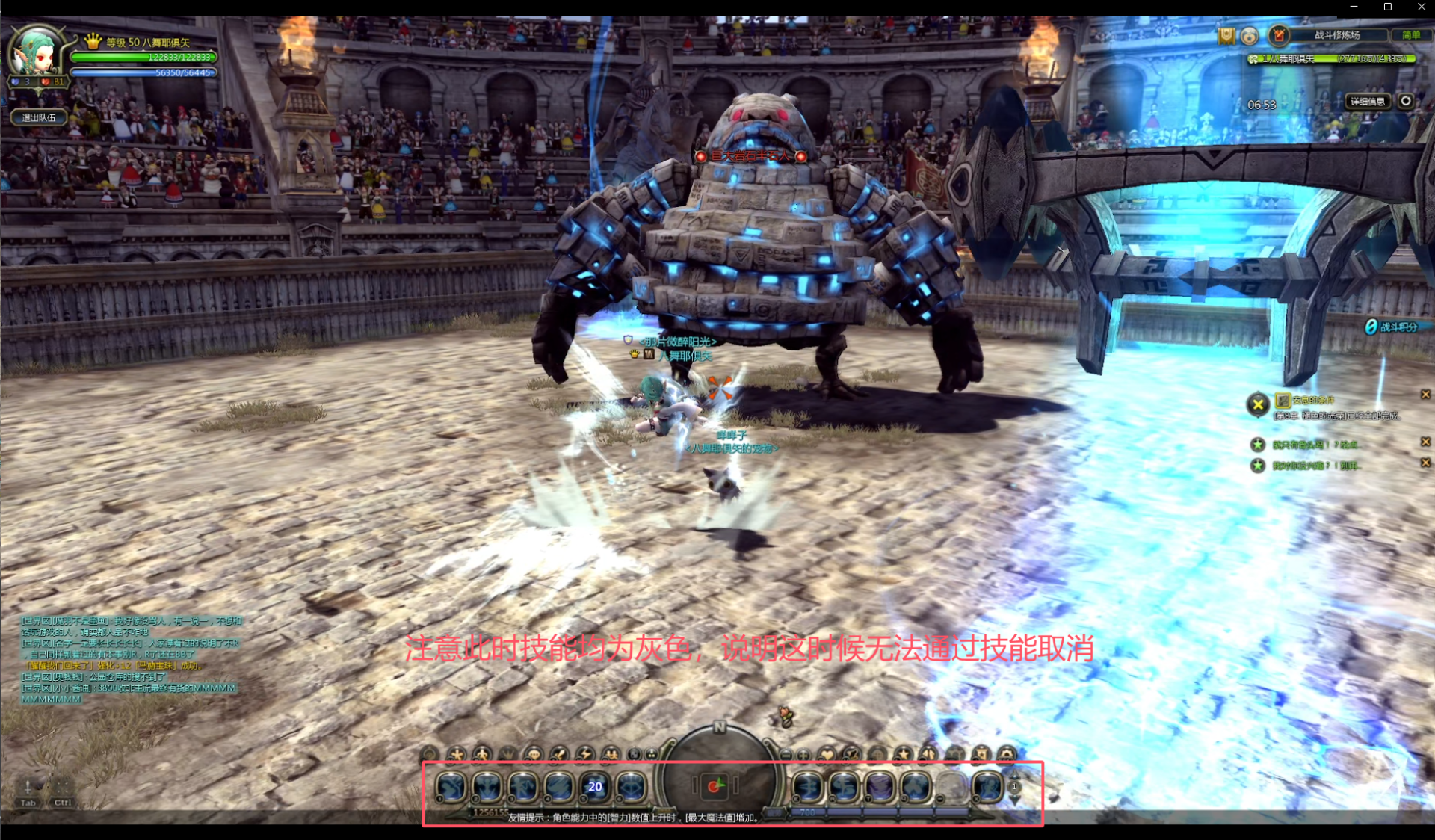
Task: Click the yellow X quest status icon
Action: 1258,404
